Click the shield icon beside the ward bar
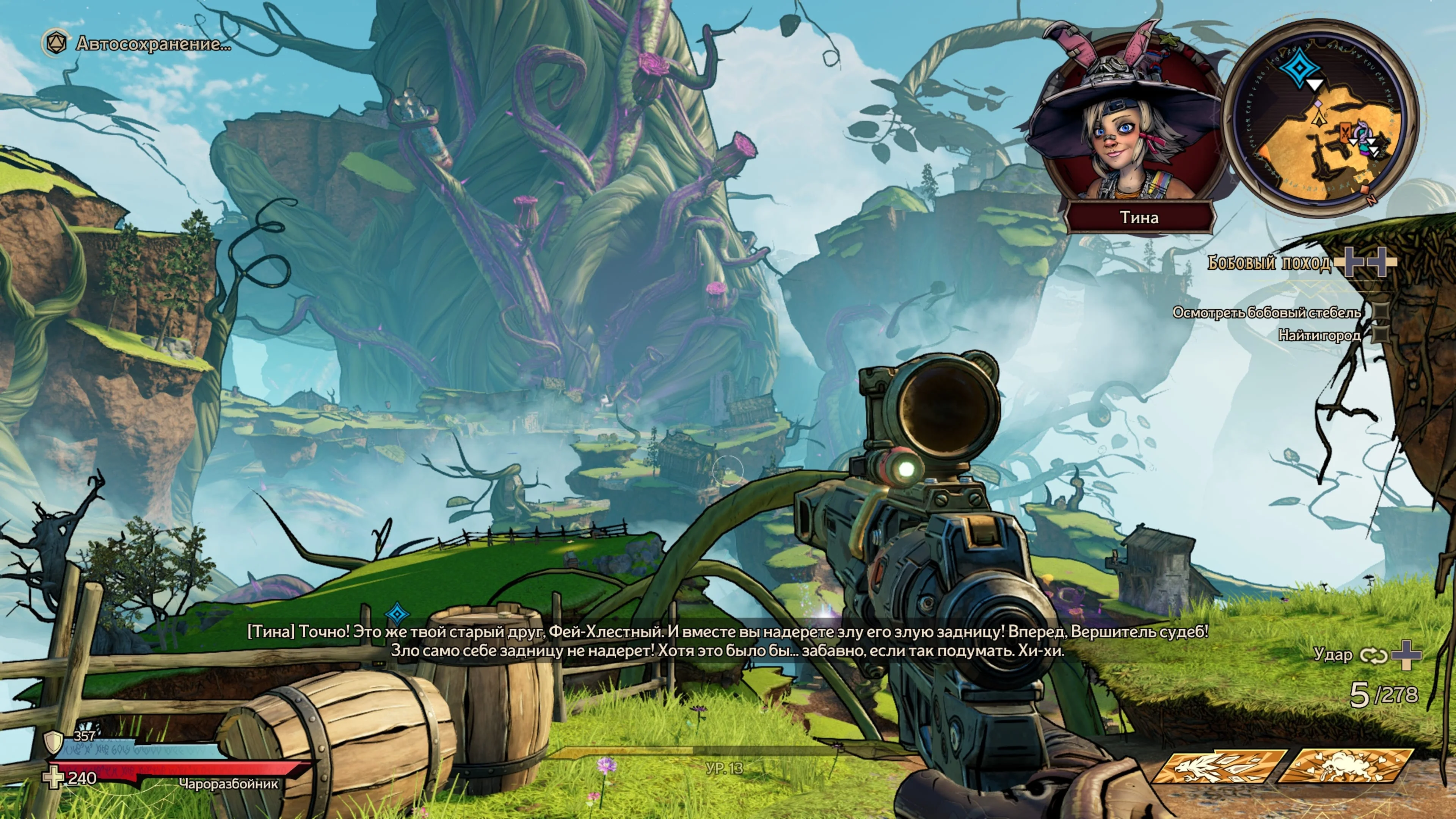This screenshot has width=1456, height=819. (x=54, y=741)
